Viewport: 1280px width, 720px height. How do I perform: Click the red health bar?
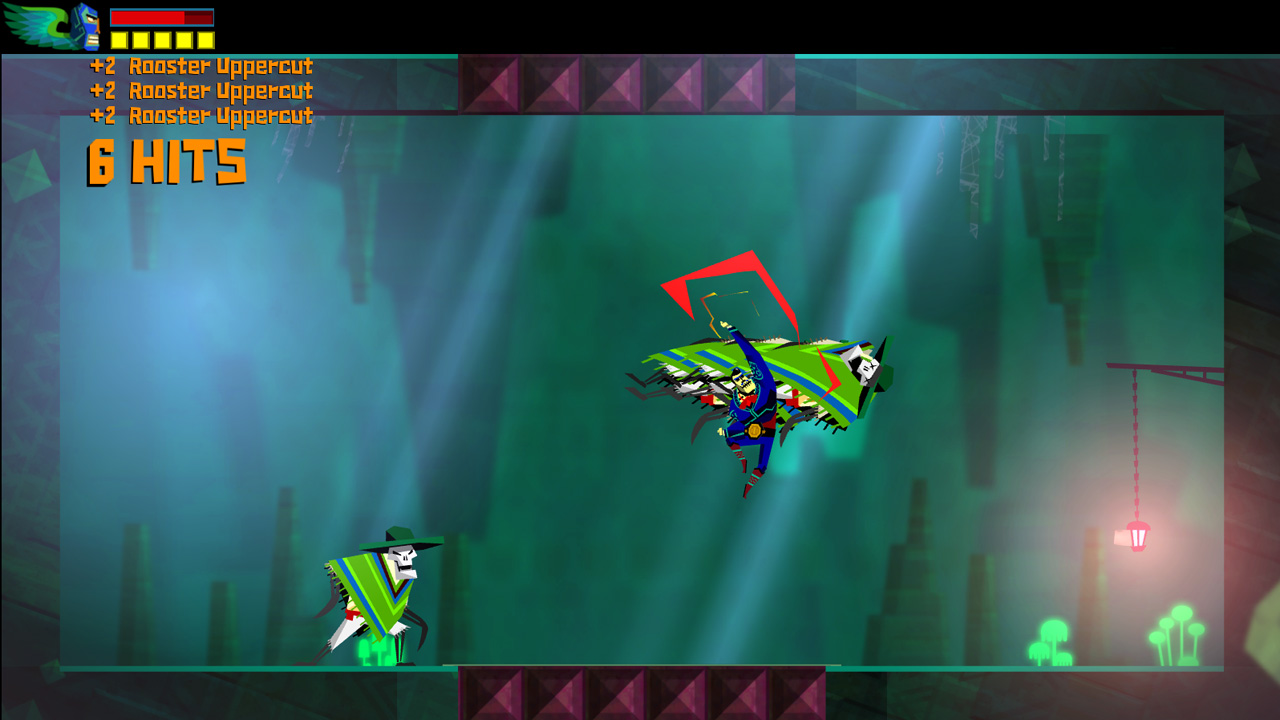coord(145,17)
